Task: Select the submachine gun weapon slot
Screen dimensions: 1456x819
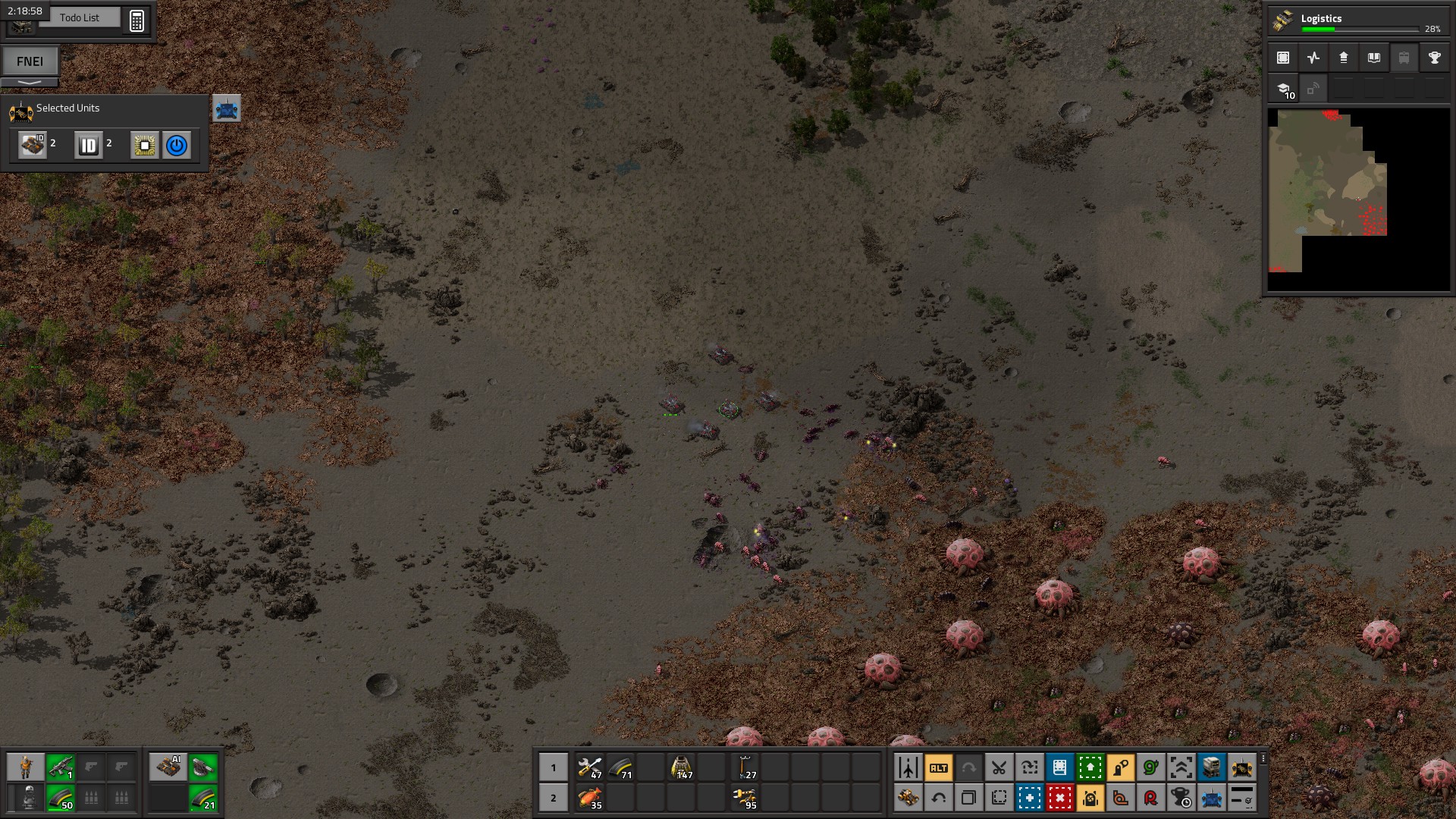Action: click(x=61, y=767)
